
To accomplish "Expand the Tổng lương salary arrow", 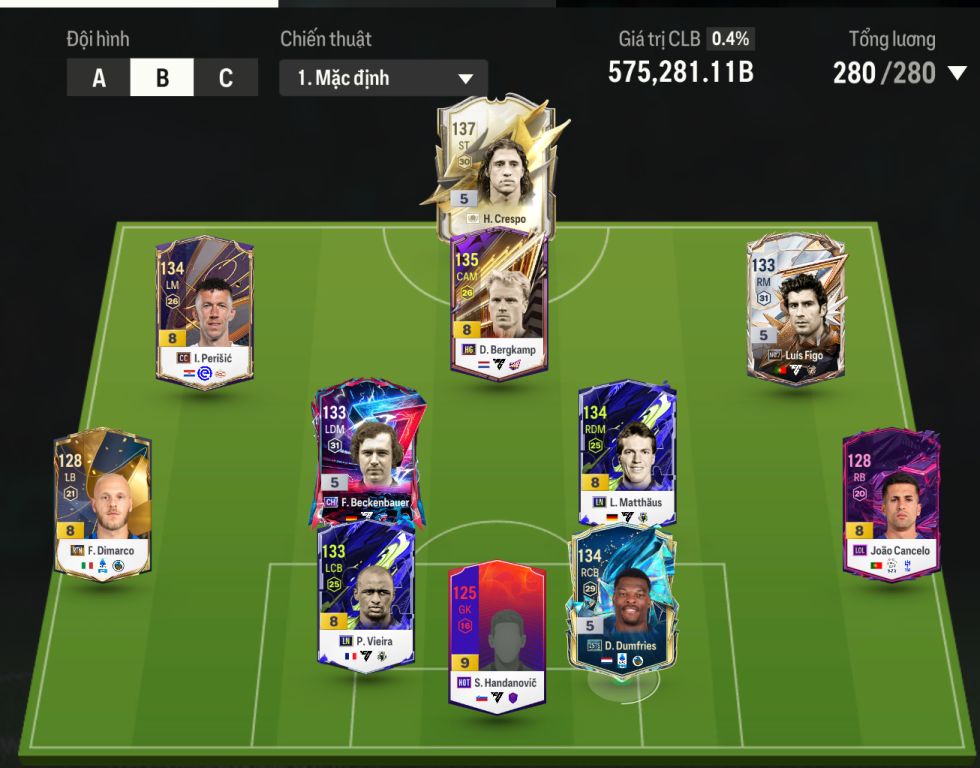I will pyautogui.click(x=957, y=73).
